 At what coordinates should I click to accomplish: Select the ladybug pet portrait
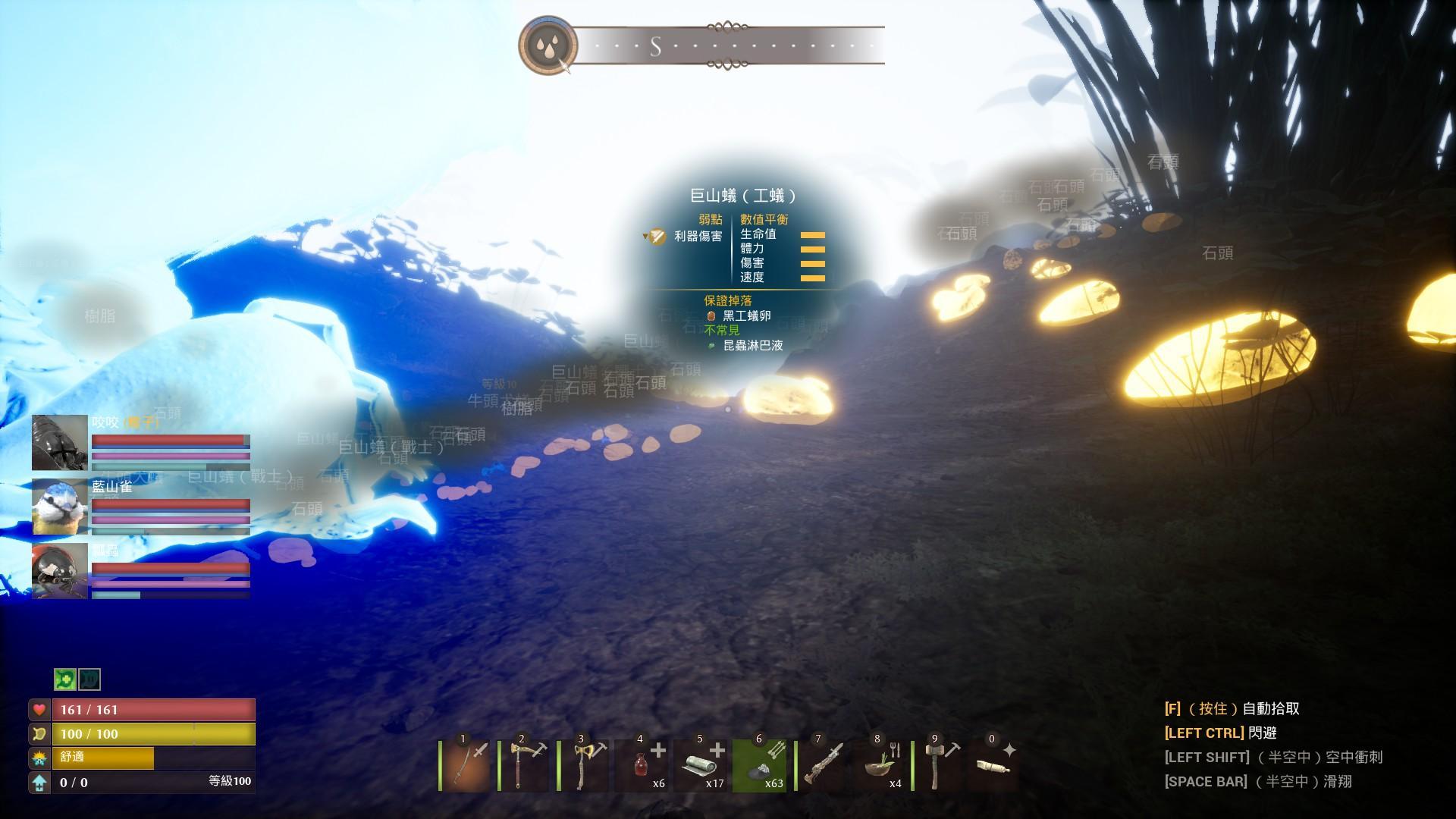[x=60, y=571]
